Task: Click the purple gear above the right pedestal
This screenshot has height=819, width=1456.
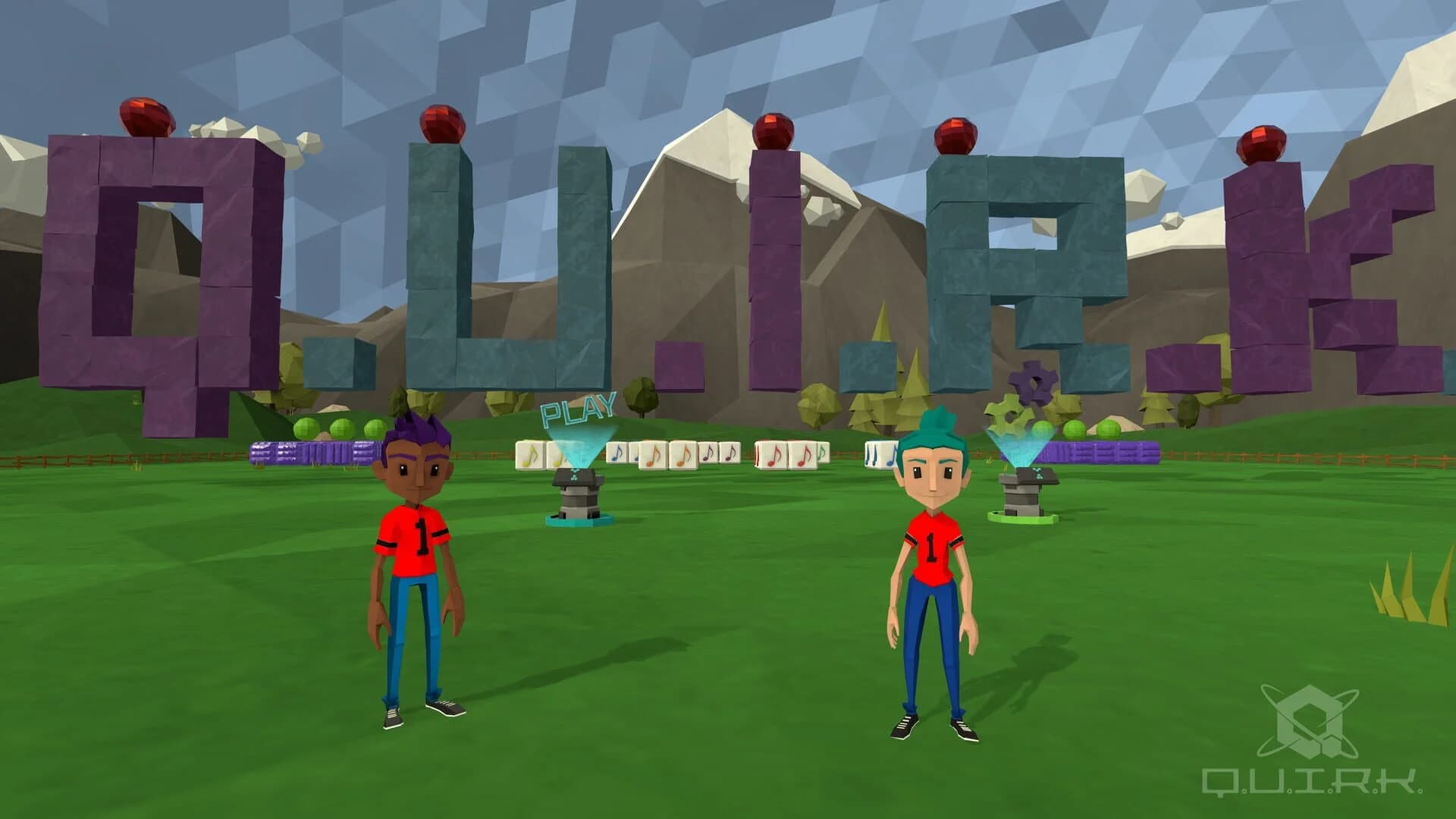Action: tap(1031, 383)
